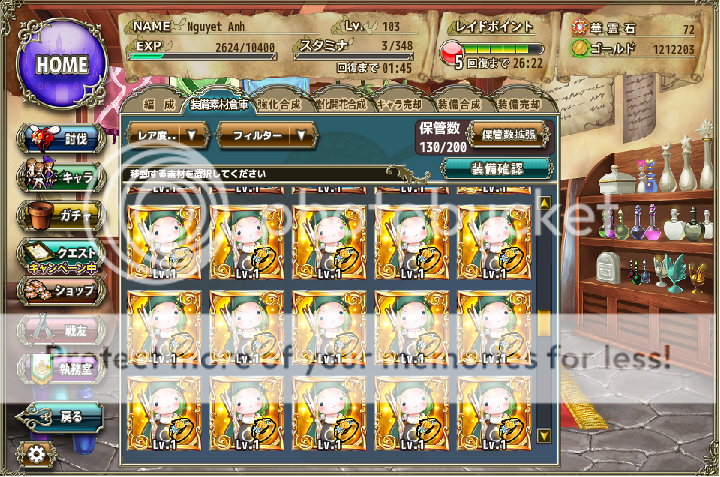The height and width of the screenshot is (477, 720).
Task: Open settings with the gear icon
Action: 37,454
